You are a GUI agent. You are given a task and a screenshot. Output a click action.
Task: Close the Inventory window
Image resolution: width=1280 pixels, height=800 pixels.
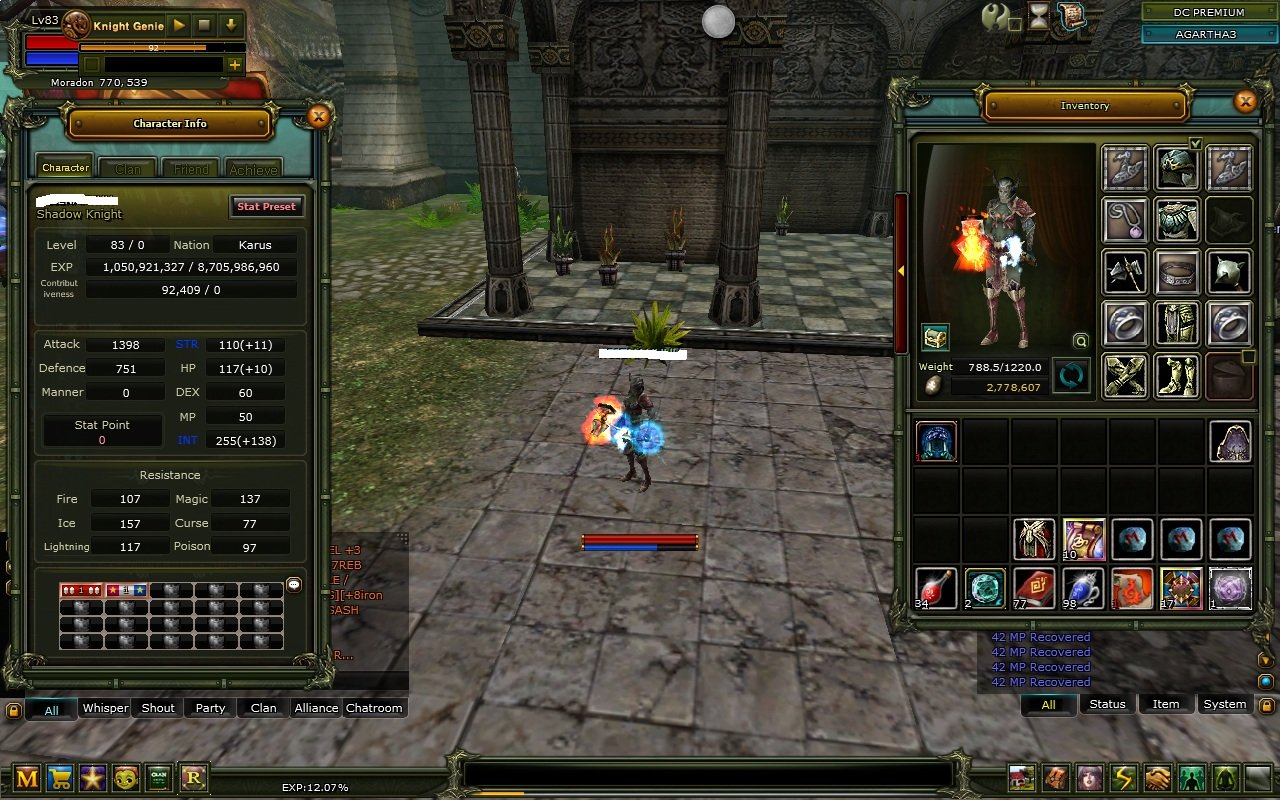click(x=1245, y=101)
